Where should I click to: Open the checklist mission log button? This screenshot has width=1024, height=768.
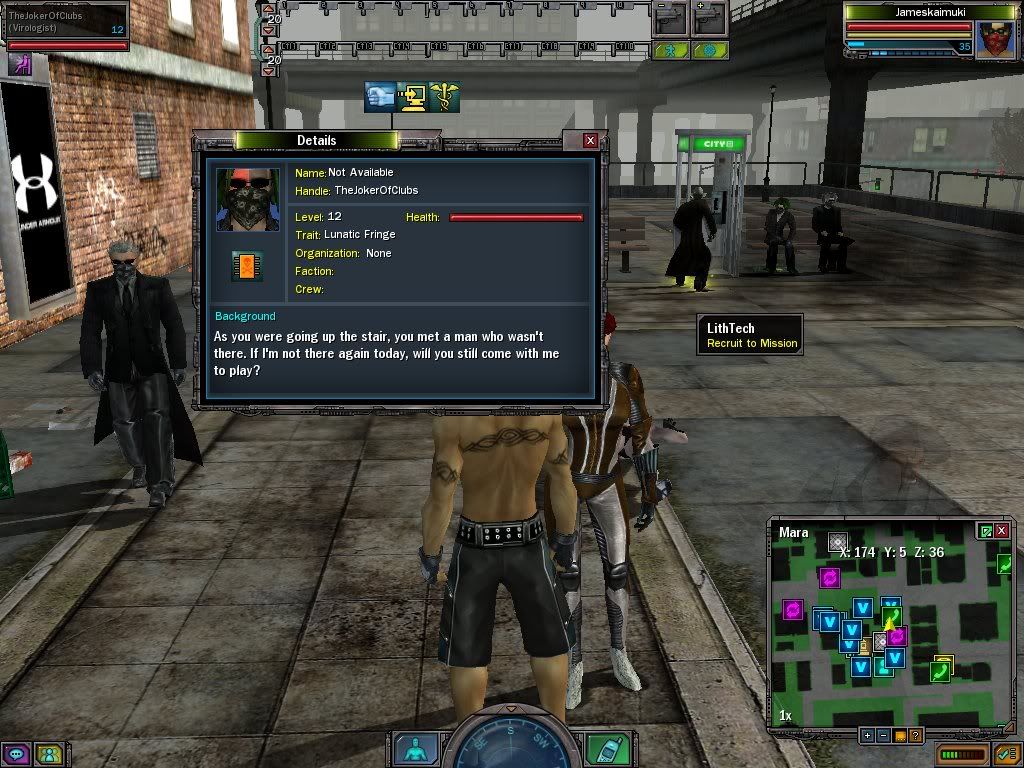(x=1004, y=754)
